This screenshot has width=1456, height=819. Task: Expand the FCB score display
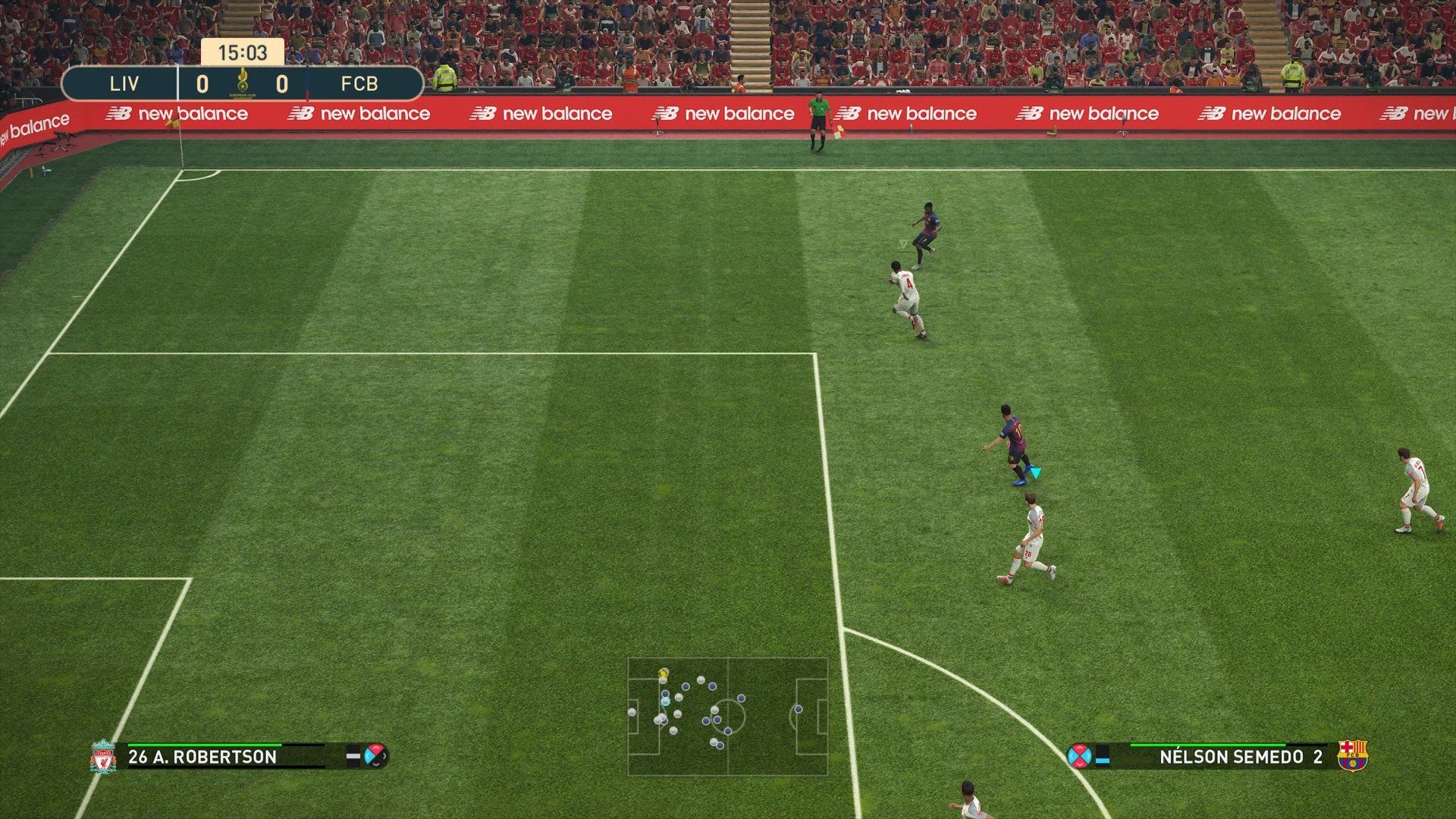pyautogui.click(x=281, y=83)
